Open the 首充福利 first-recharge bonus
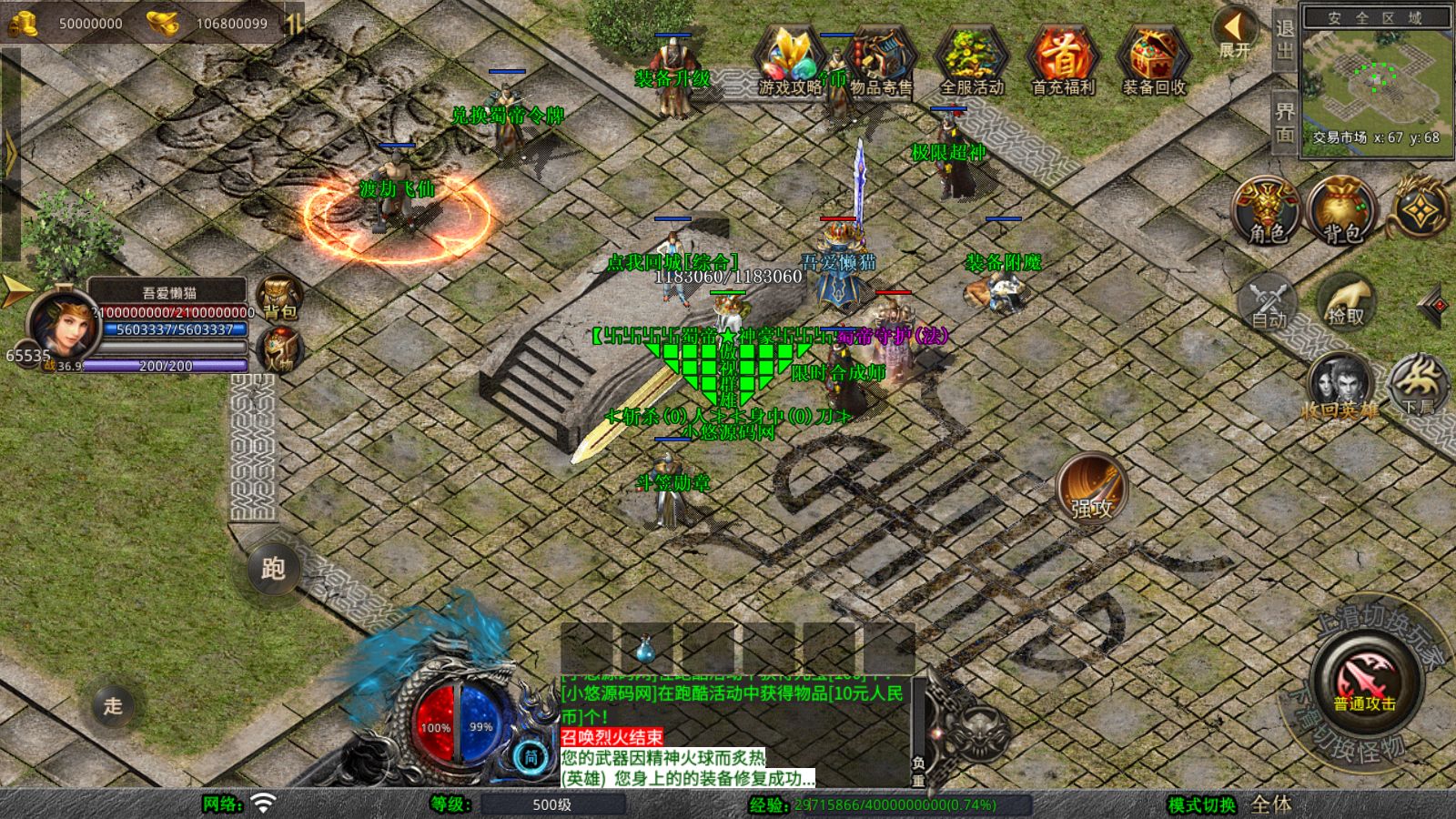The image size is (1456, 819). 1063,60
